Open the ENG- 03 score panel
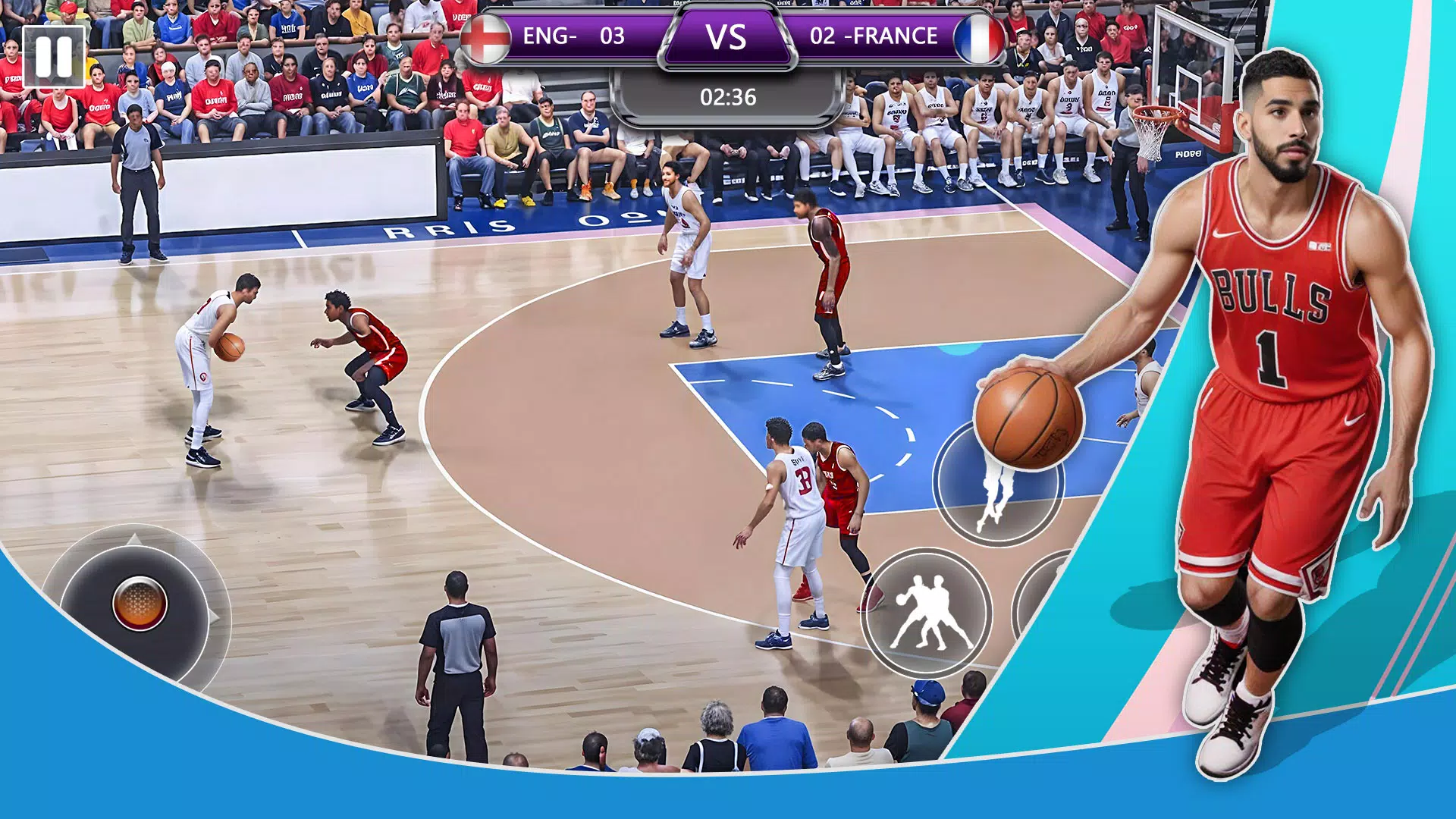1456x819 pixels. click(x=584, y=36)
